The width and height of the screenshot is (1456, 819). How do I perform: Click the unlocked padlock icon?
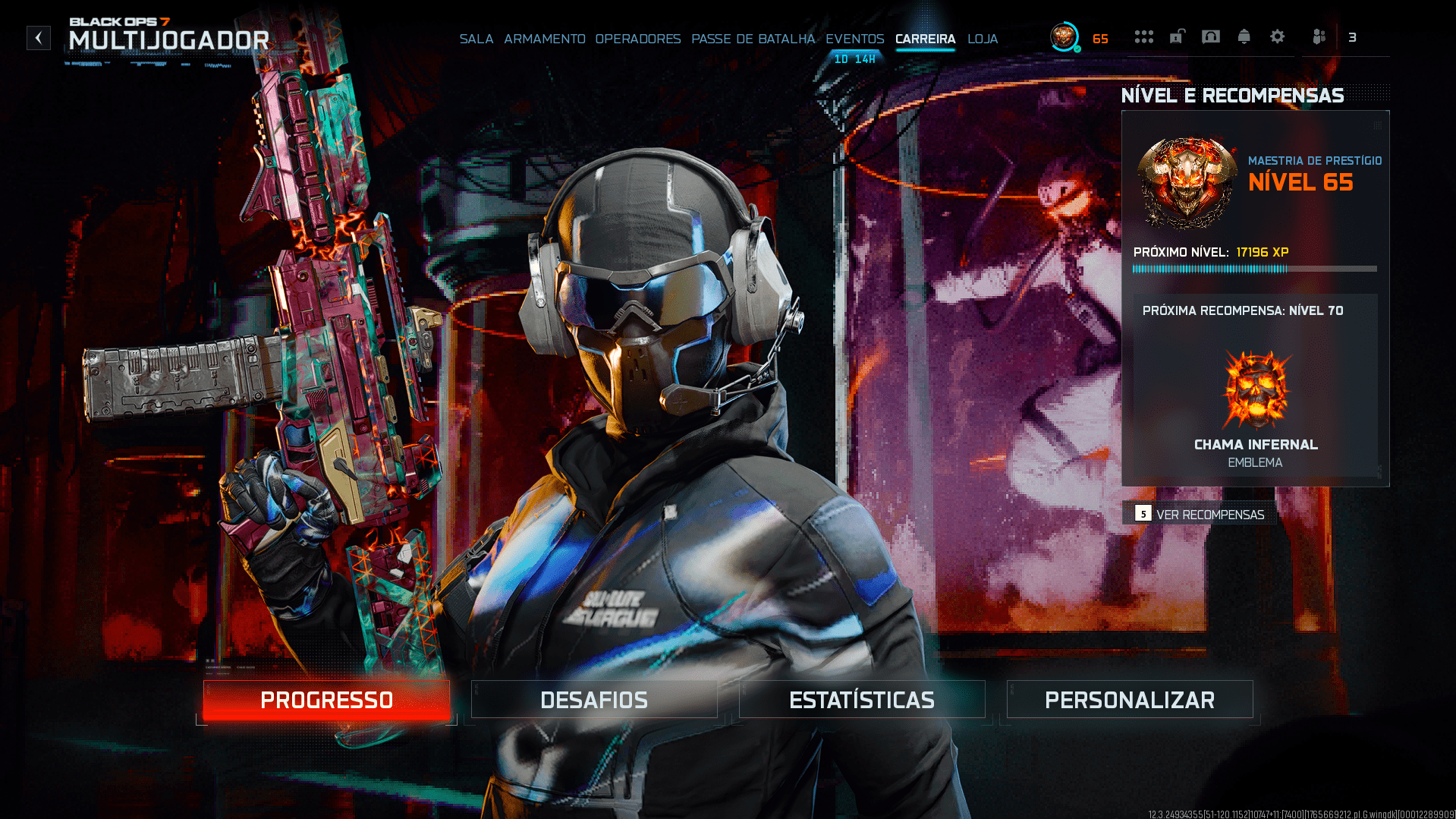click(1177, 36)
